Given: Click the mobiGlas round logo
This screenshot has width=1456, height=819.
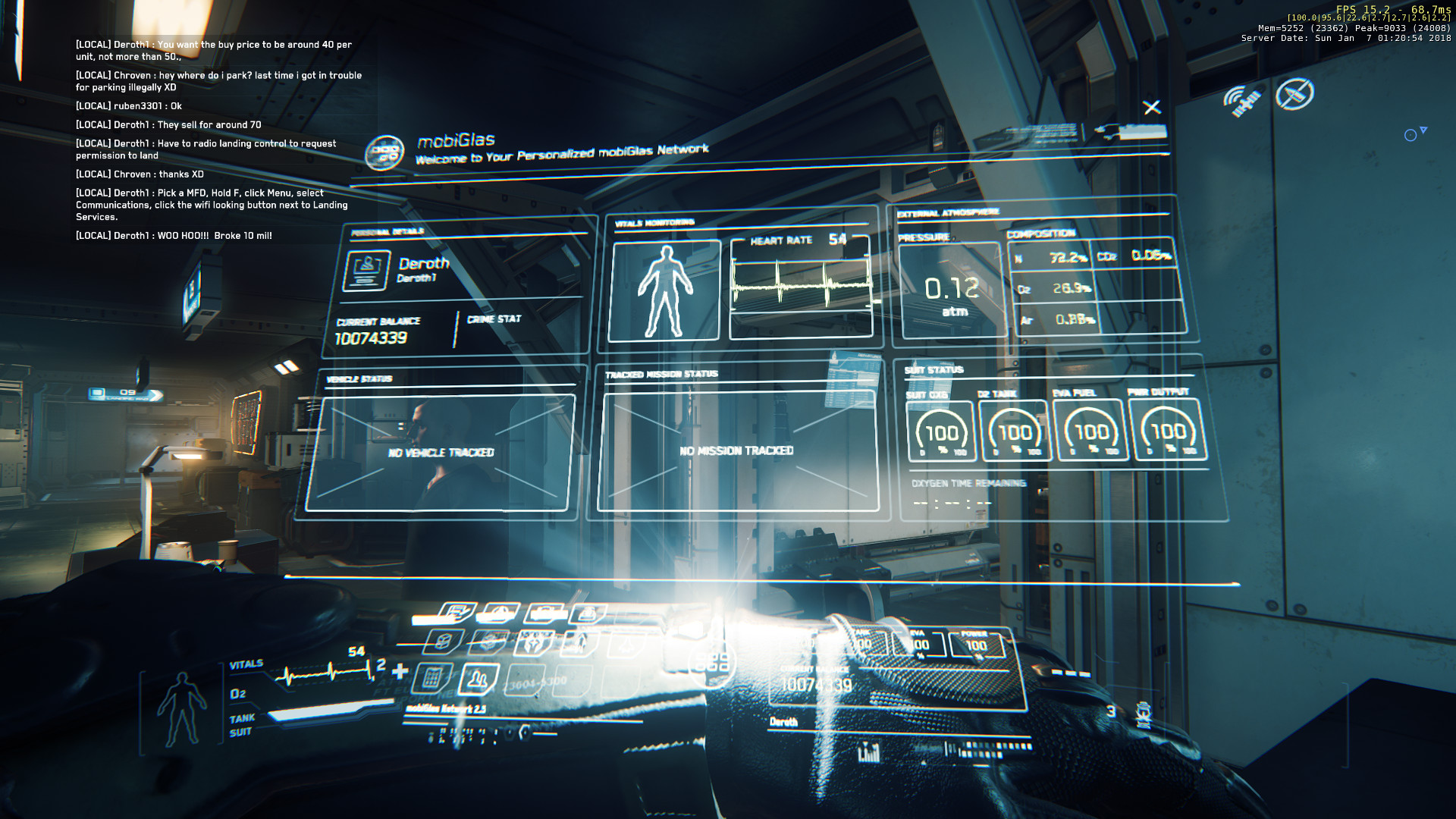Looking at the screenshot, I should pyautogui.click(x=384, y=152).
